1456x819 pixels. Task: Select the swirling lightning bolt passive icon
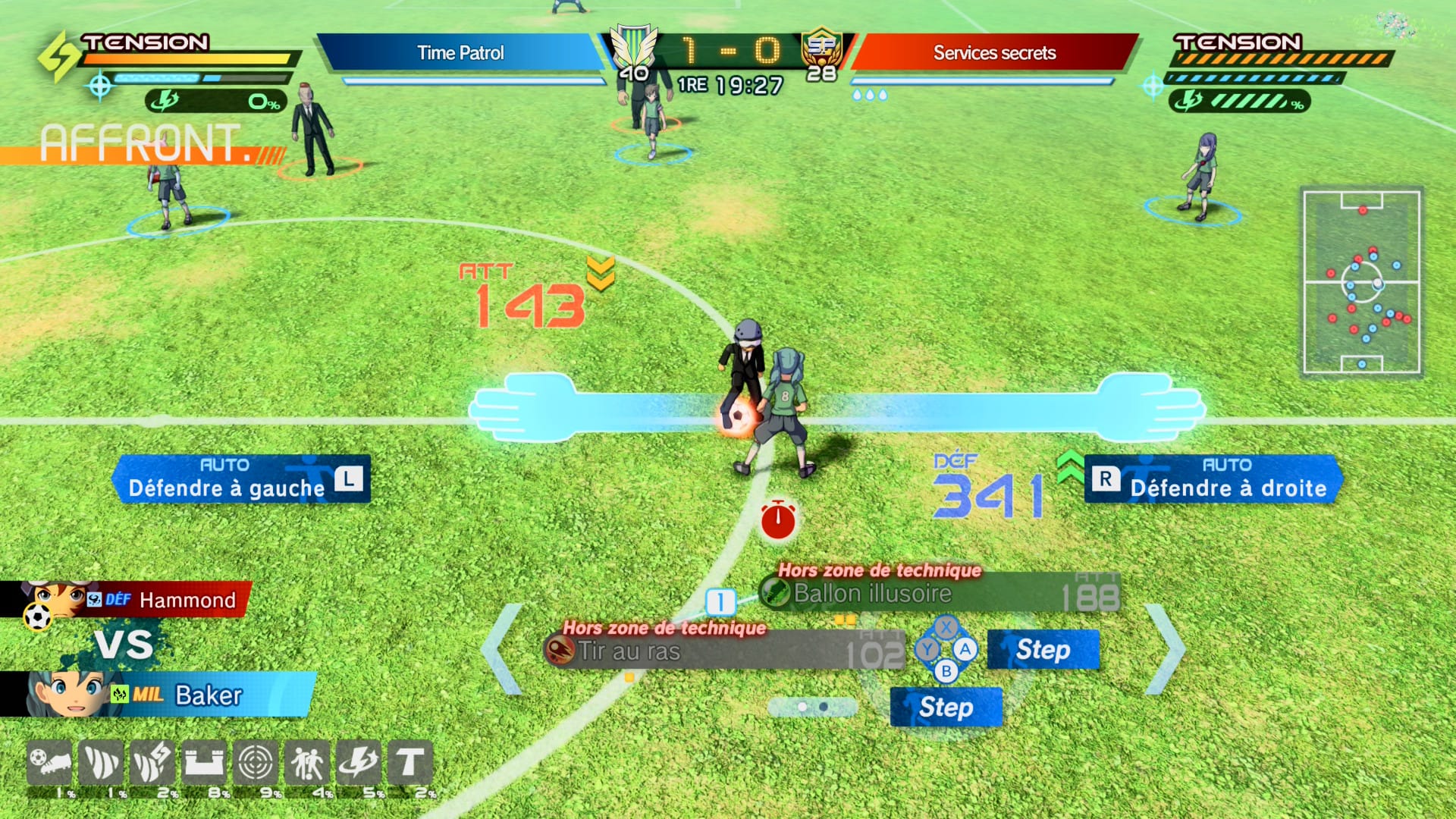[359, 762]
